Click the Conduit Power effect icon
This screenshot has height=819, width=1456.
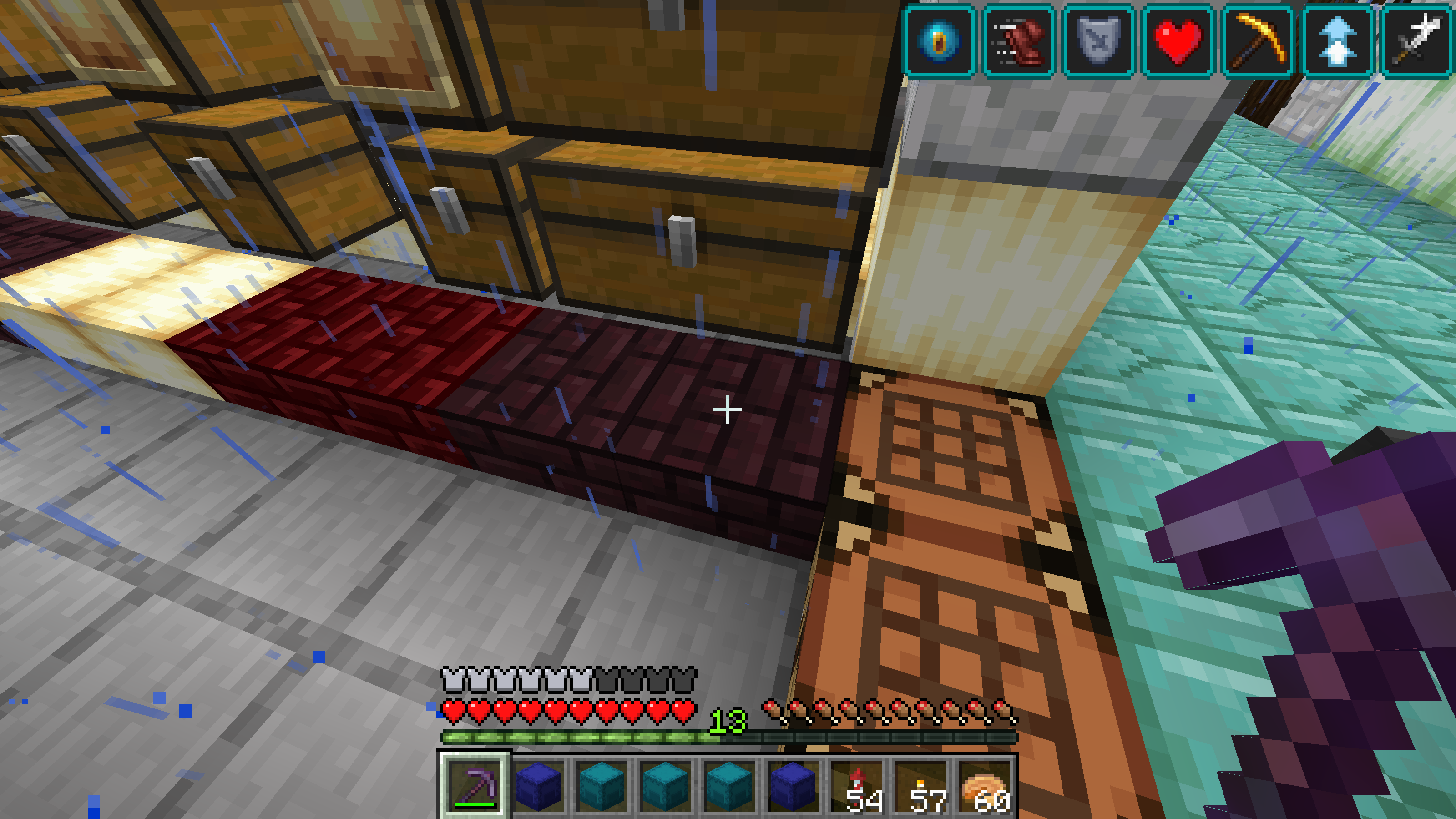(939, 41)
